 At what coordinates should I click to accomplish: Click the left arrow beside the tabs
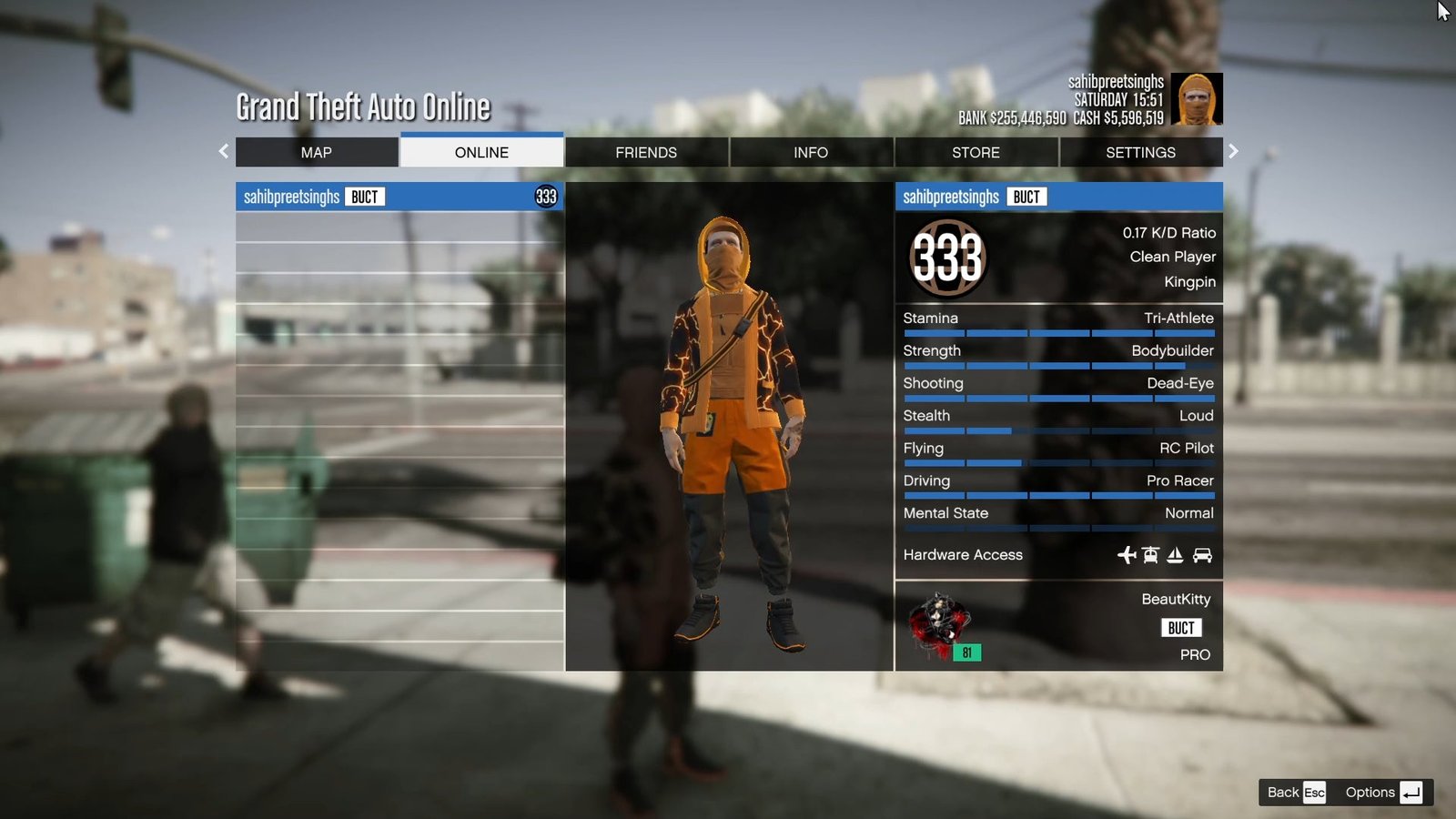(224, 151)
